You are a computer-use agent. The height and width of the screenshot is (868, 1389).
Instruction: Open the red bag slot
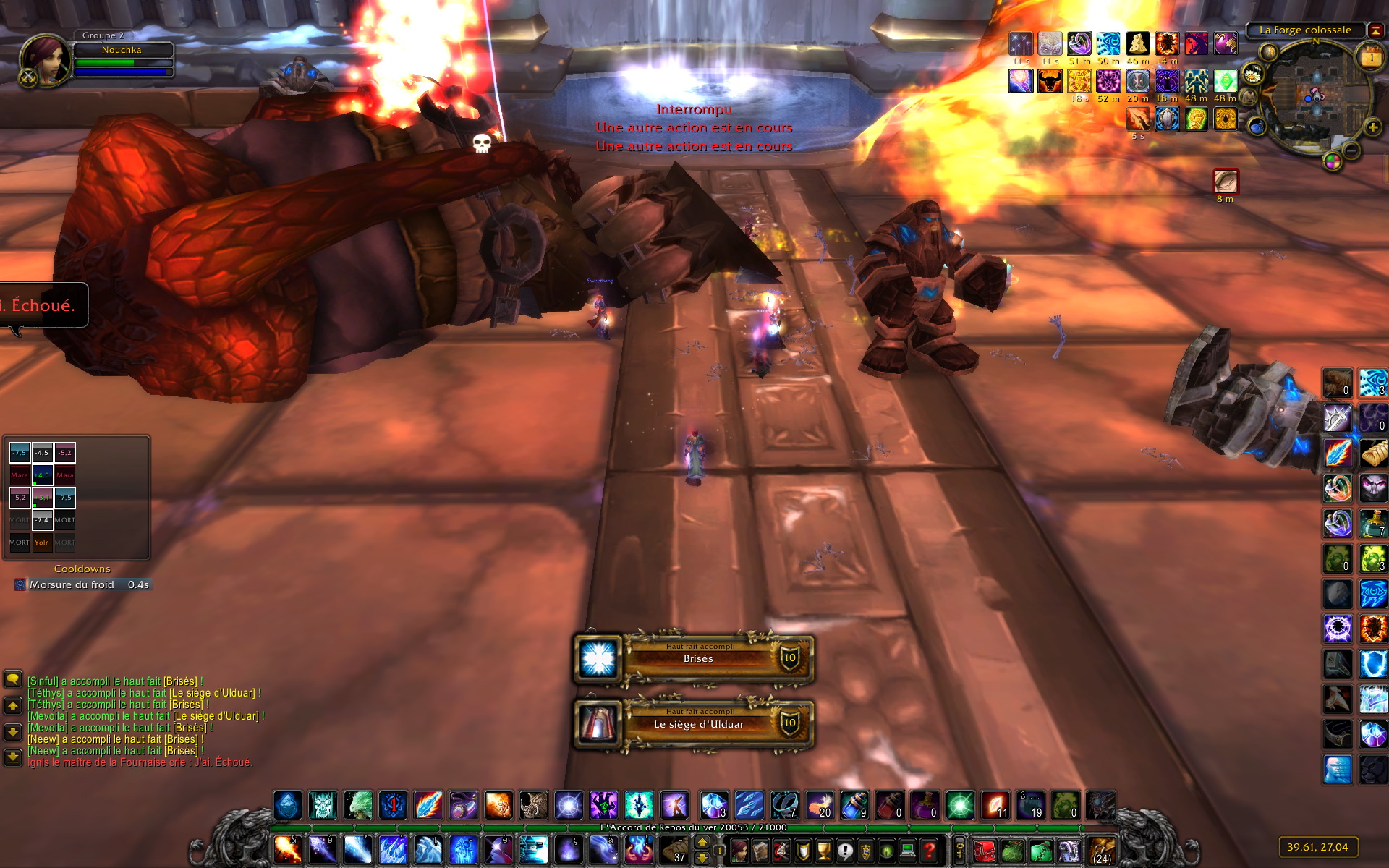pos(983,851)
